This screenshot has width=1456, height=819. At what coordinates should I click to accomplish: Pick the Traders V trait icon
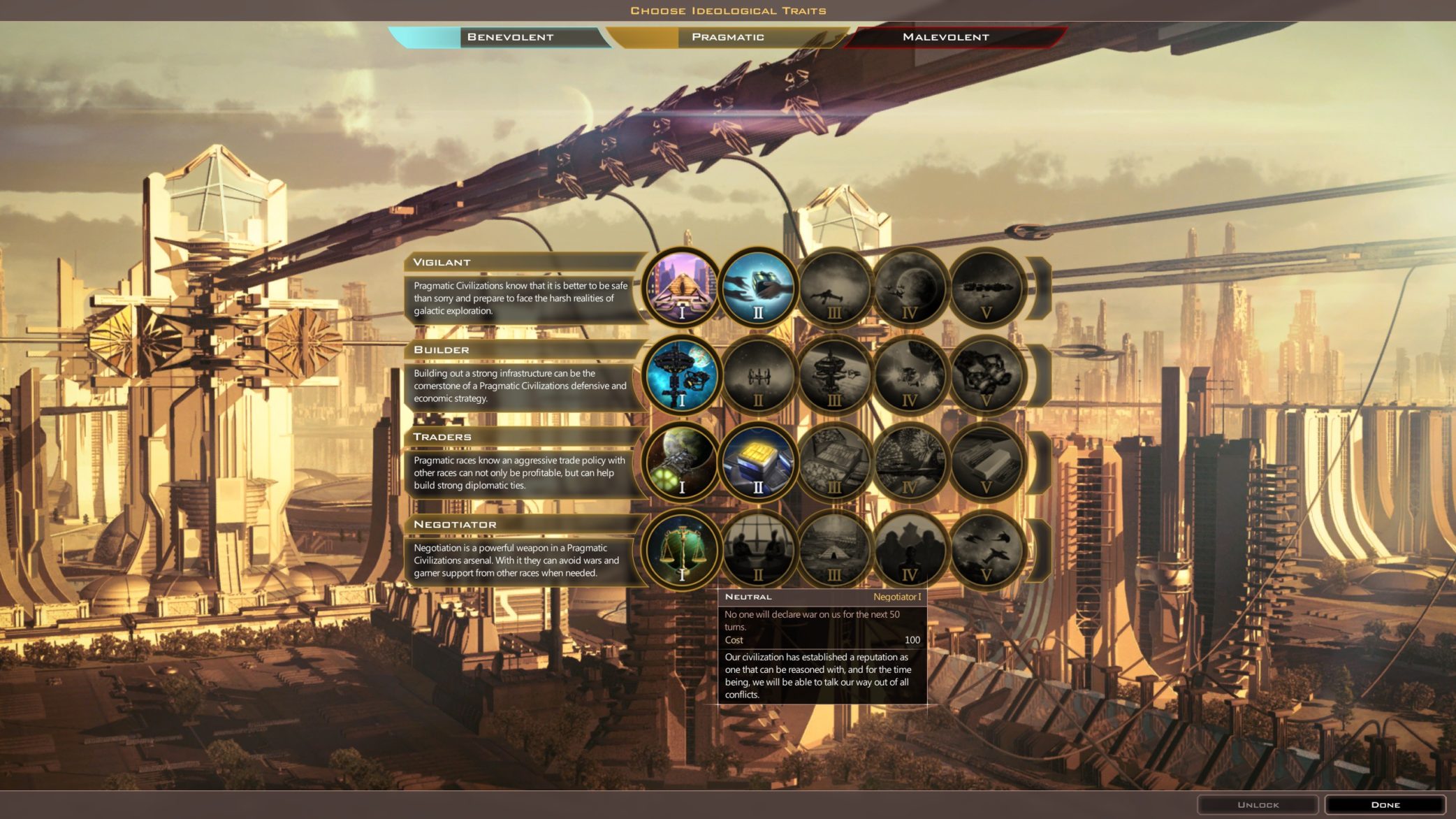(986, 462)
